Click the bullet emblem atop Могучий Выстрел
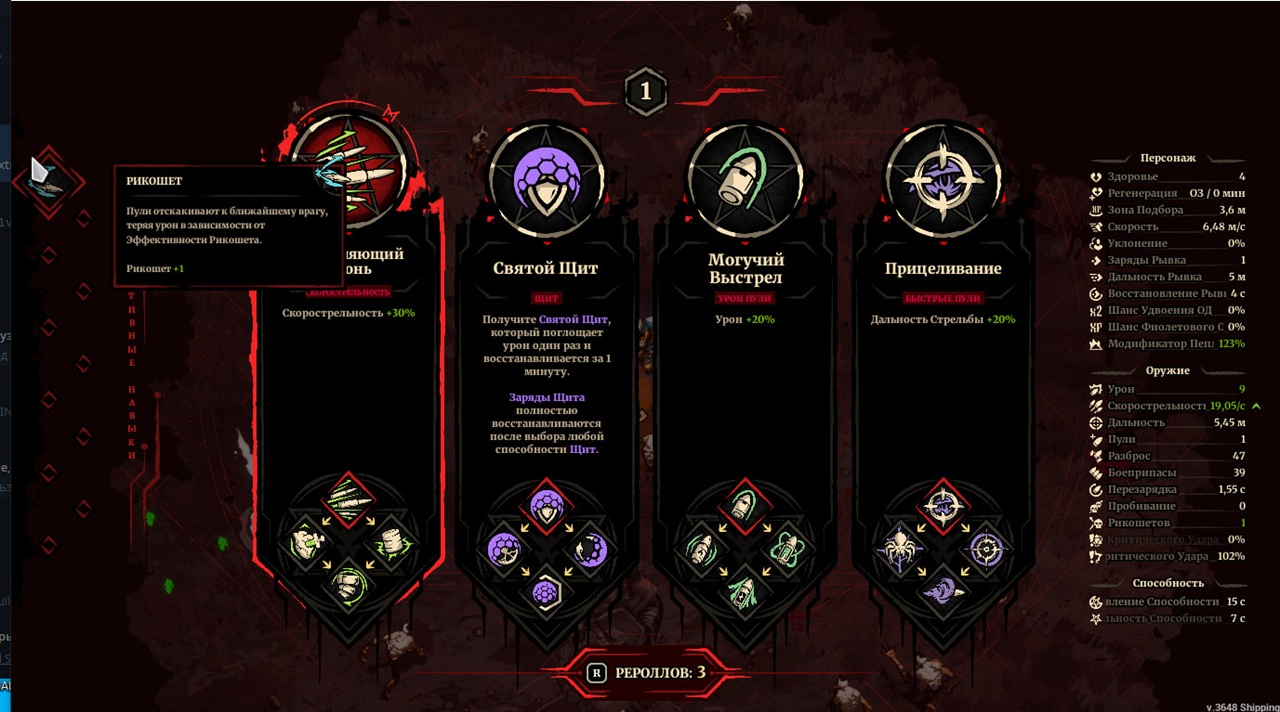 point(745,181)
